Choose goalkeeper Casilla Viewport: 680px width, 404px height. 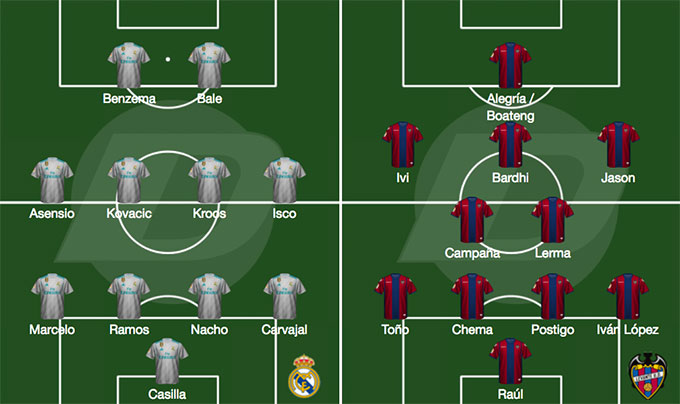(168, 362)
